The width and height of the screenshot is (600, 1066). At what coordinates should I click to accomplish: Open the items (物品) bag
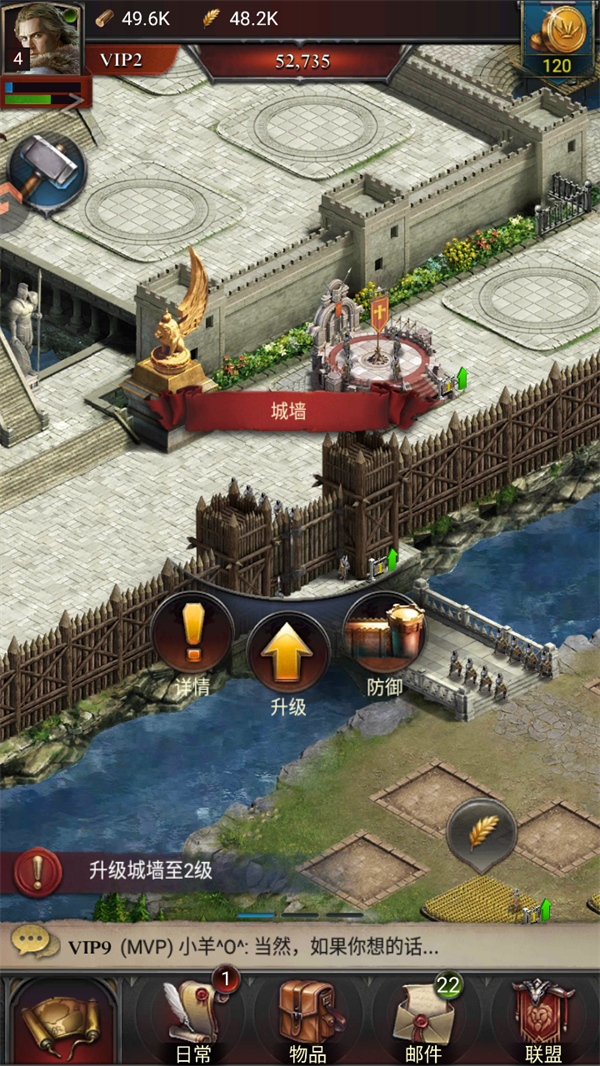(x=306, y=1022)
